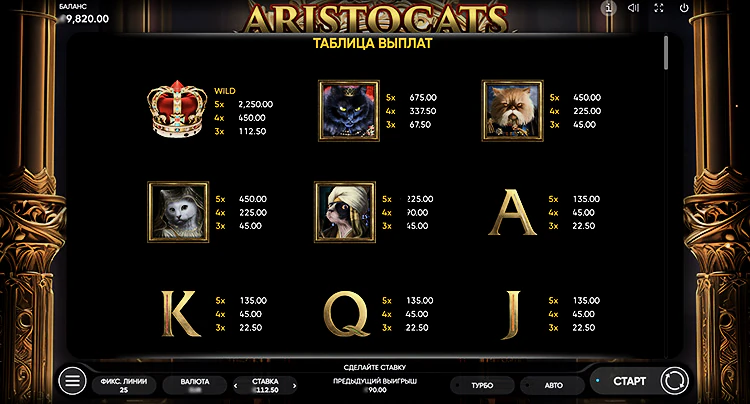
Task: Exit the game with the power icon
Action: [x=684, y=8]
